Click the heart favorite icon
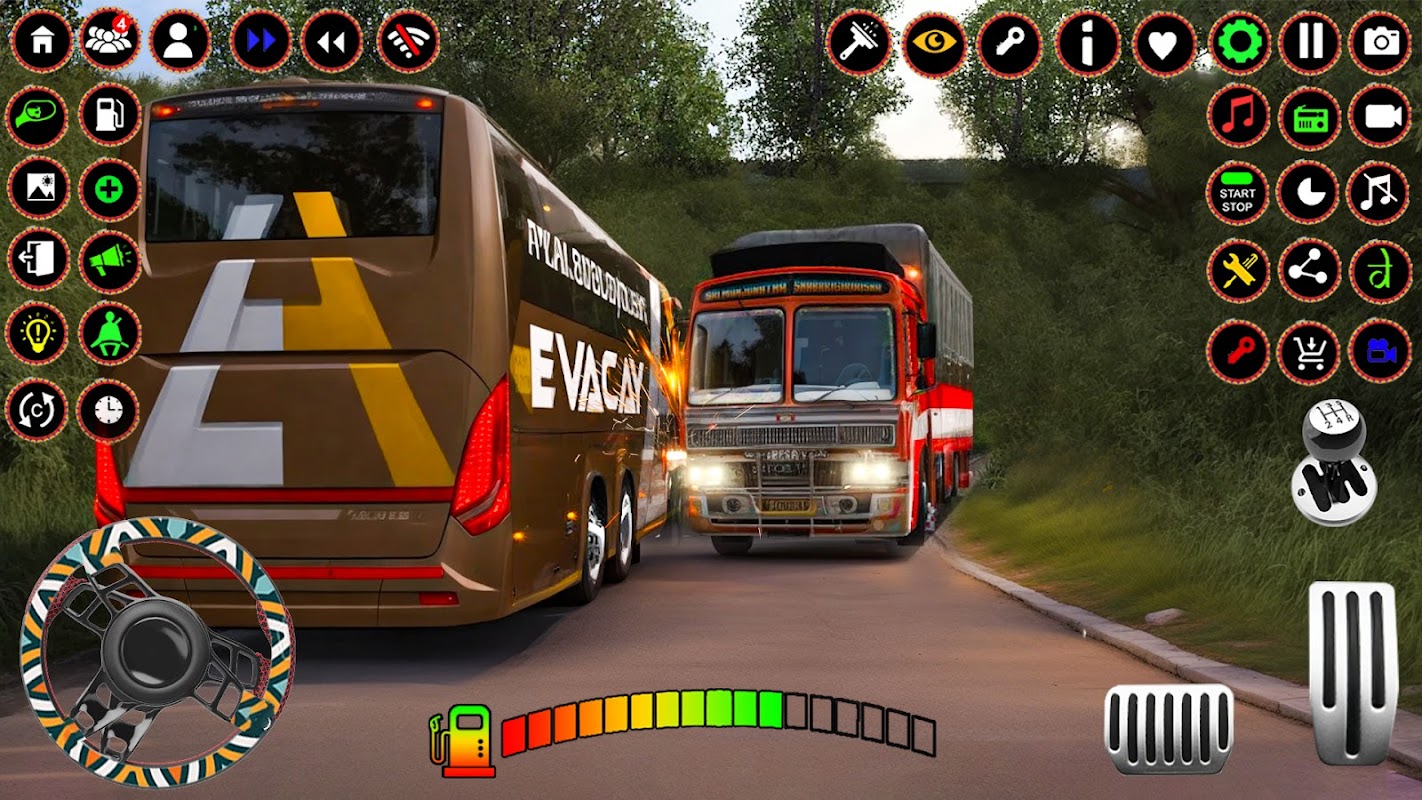Image resolution: width=1422 pixels, height=800 pixels. [x=1164, y=43]
